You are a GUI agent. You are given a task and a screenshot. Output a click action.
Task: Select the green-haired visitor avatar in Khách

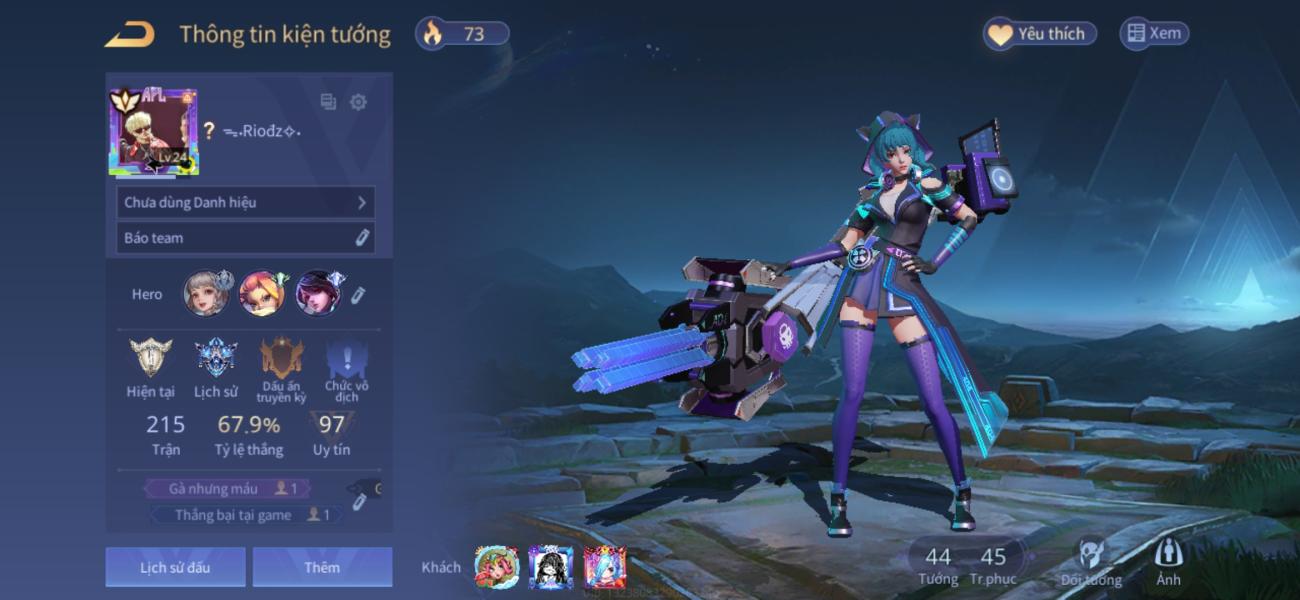497,567
